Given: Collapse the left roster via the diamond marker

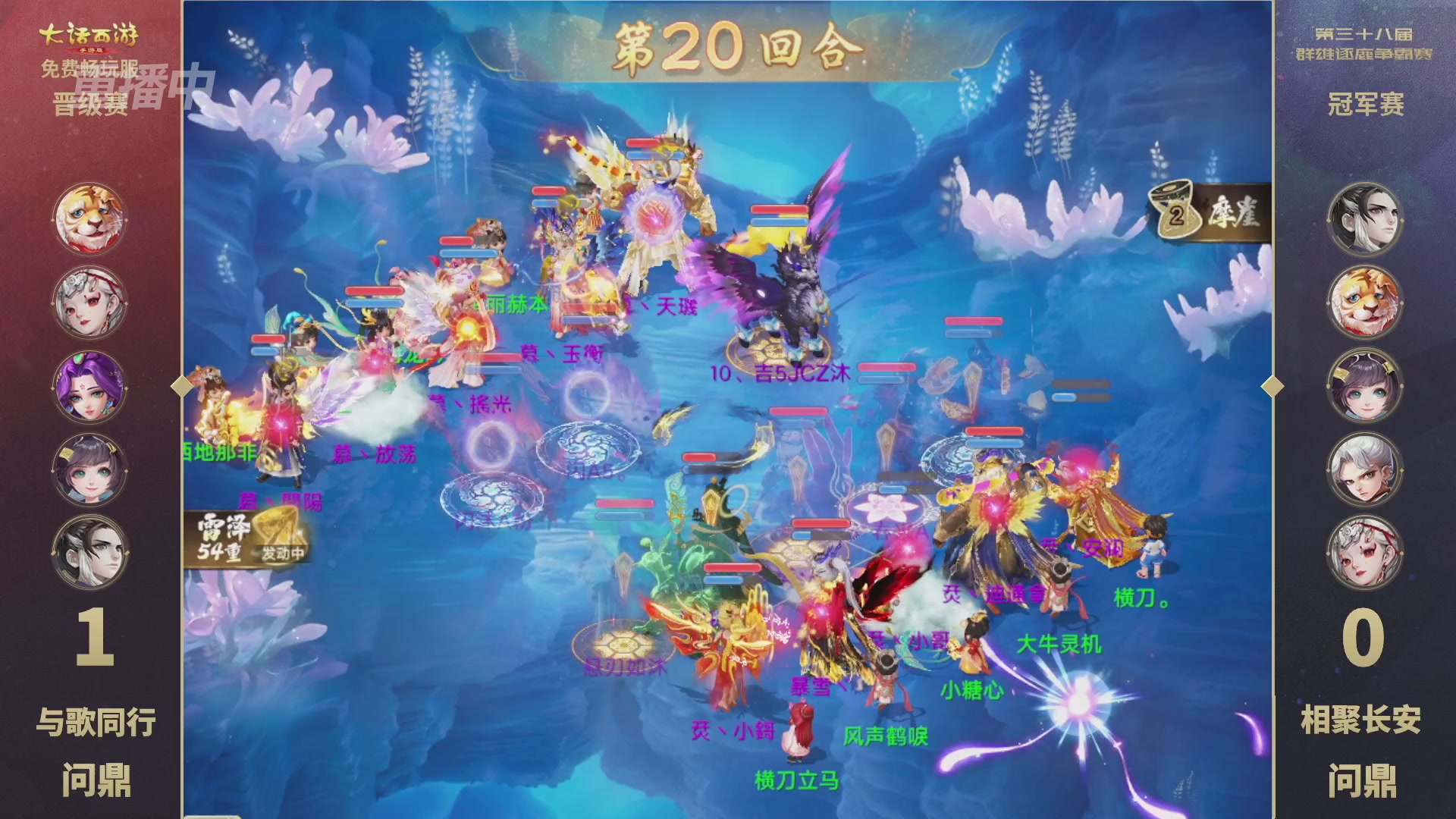Looking at the screenshot, I should 182,387.
